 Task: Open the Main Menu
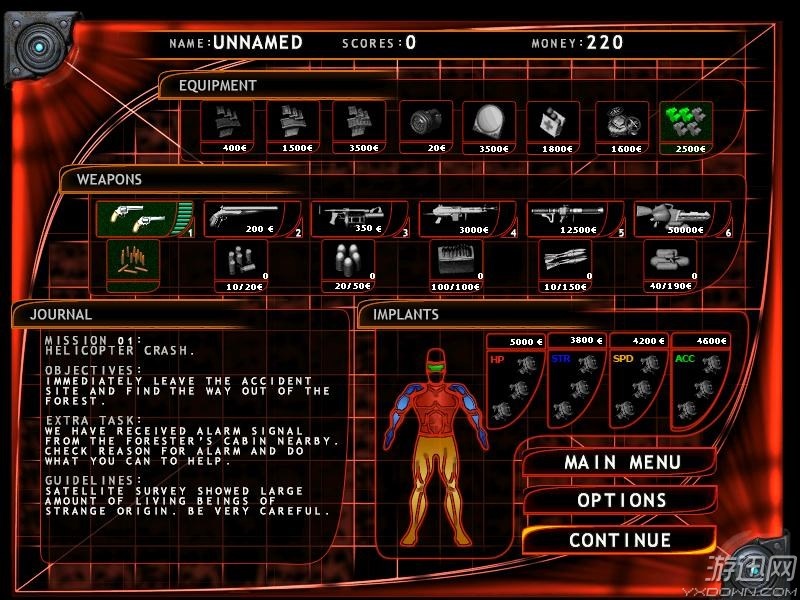click(x=622, y=463)
